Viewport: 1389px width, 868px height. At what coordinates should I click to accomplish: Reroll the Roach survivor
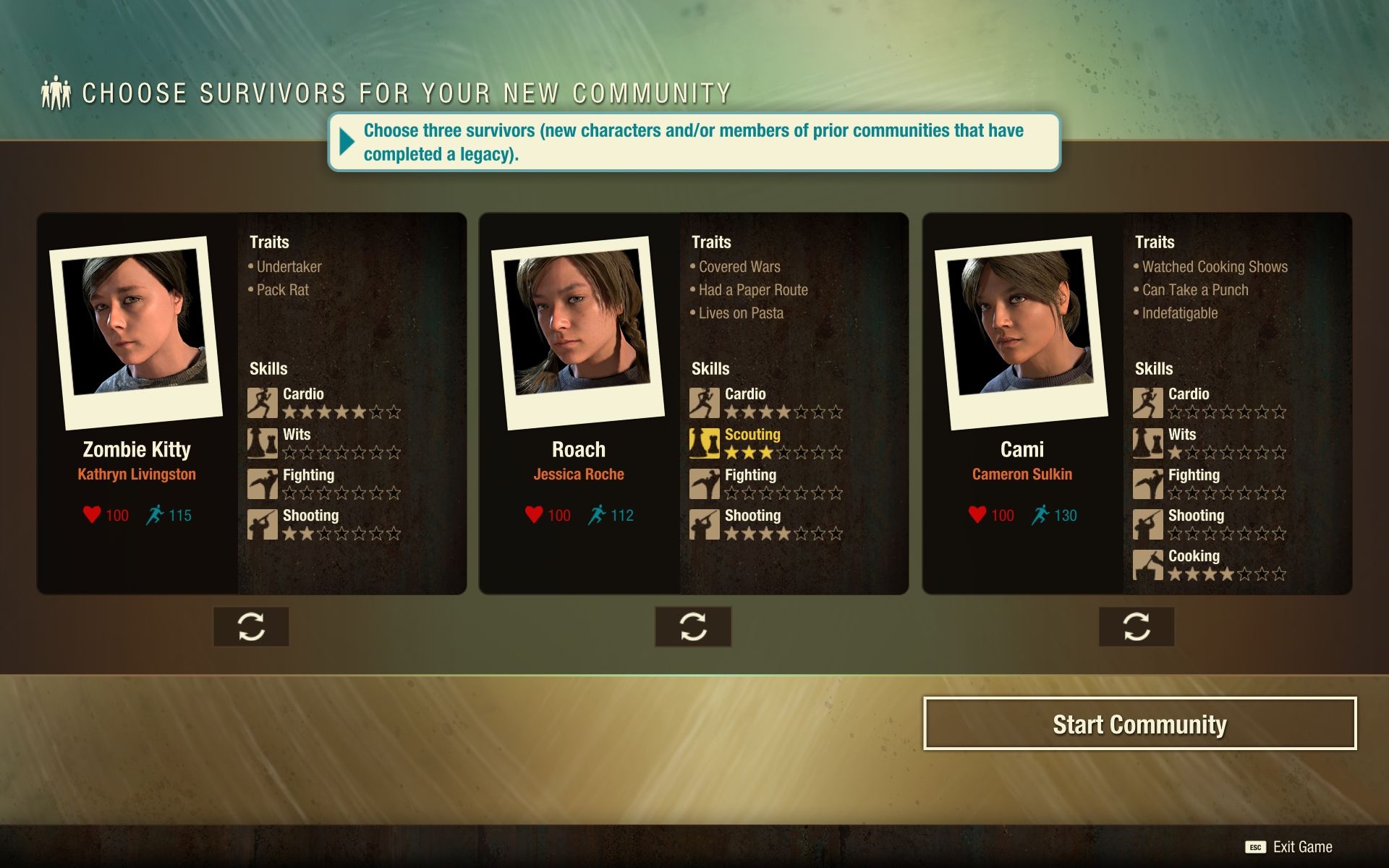pos(693,626)
